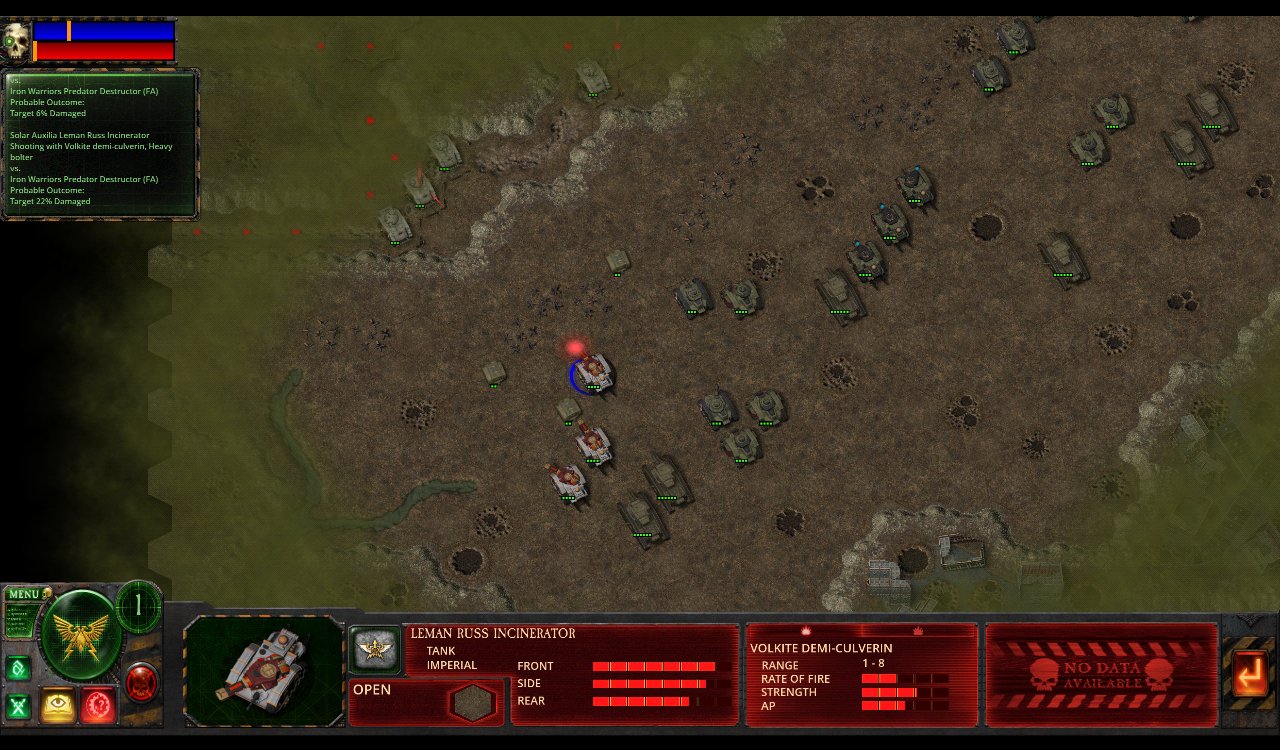Click the combat forecast log panel
1280x750 pixels.
click(100, 144)
